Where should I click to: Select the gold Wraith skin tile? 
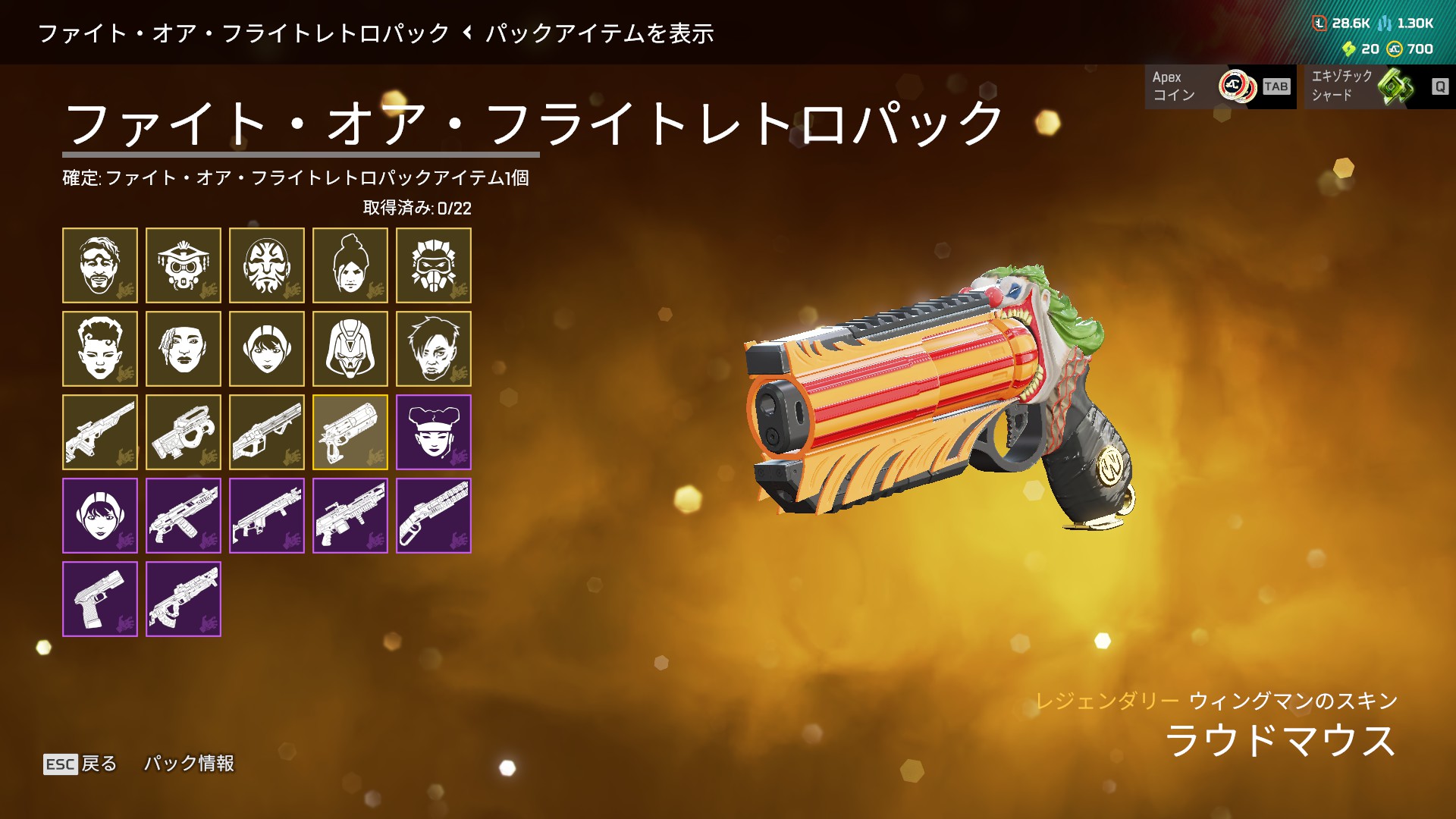(350, 265)
